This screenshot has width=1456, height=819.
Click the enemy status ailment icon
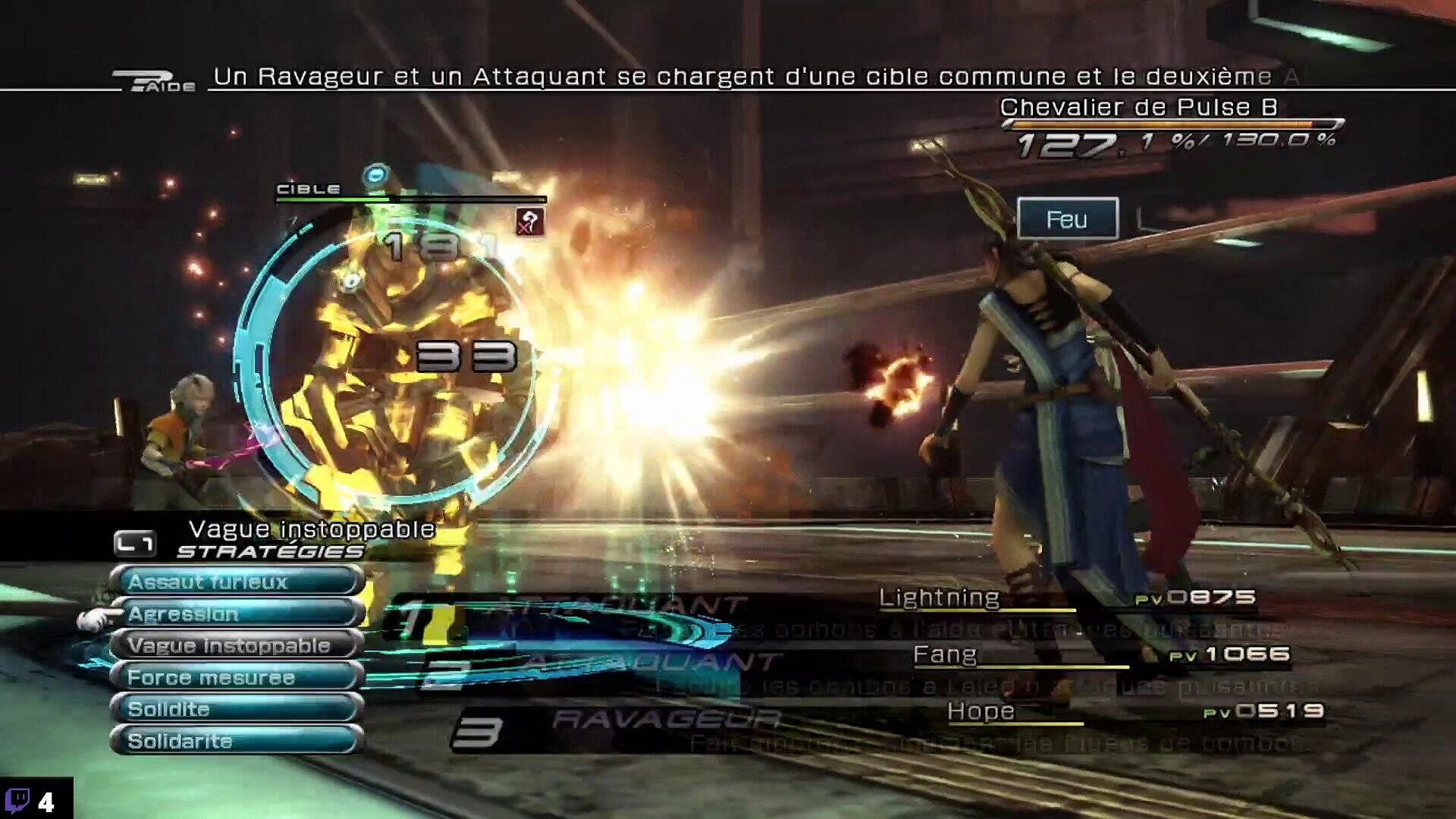click(x=529, y=222)
